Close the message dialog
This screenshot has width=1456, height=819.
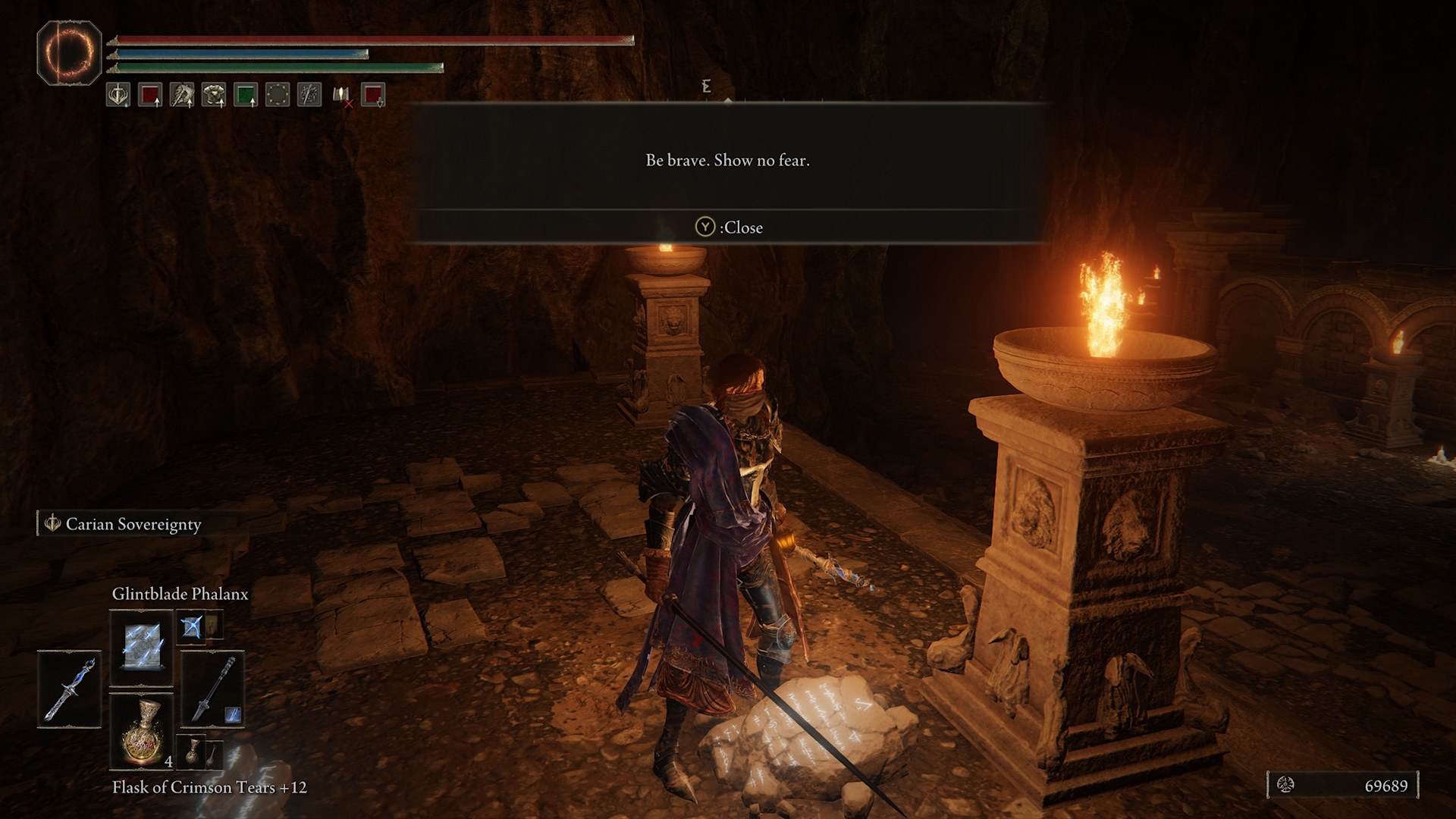(x=729, y=227)
